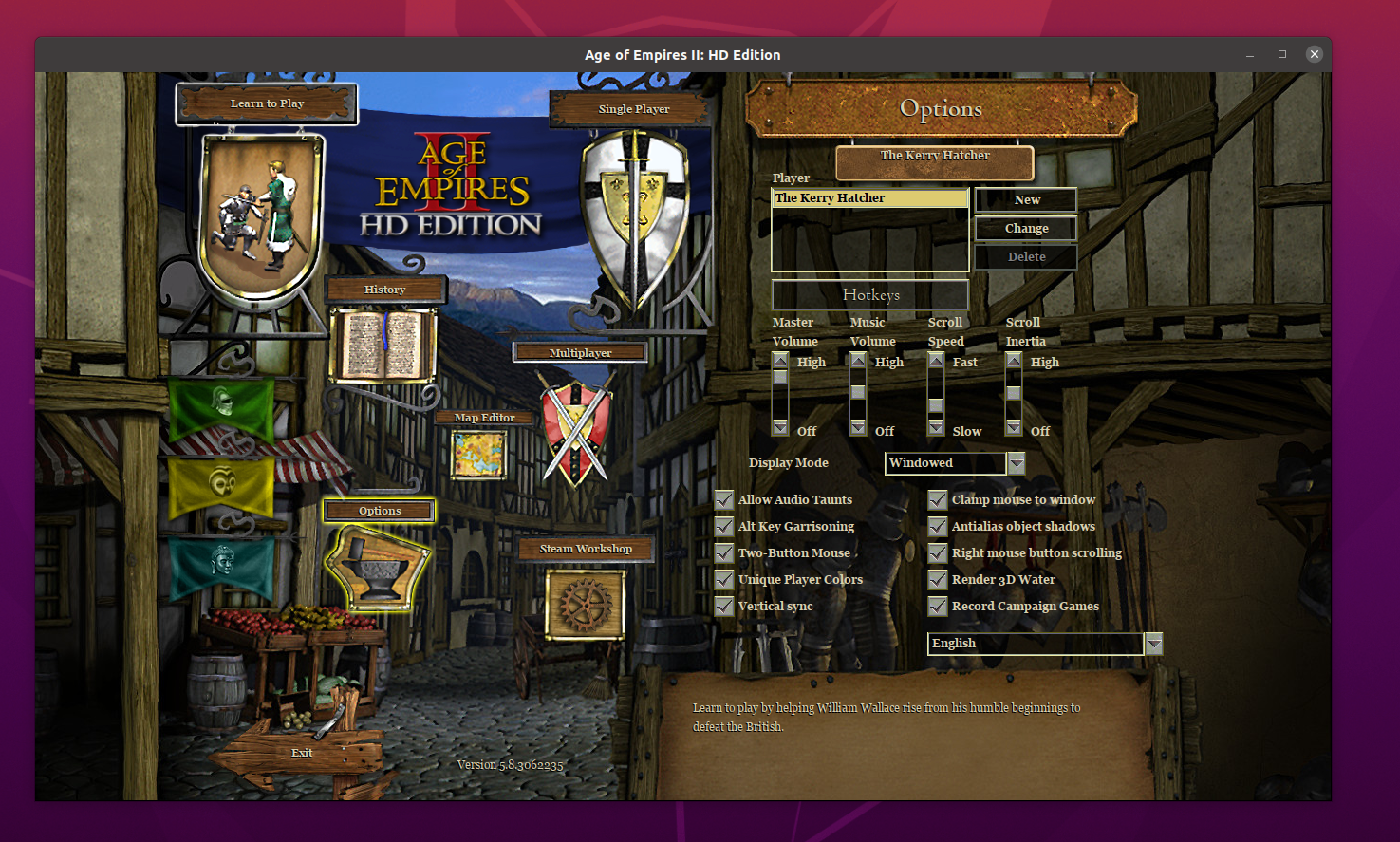Uncheck Record Campaign Games
1400x842 pixels.
(x=938, y=607)
